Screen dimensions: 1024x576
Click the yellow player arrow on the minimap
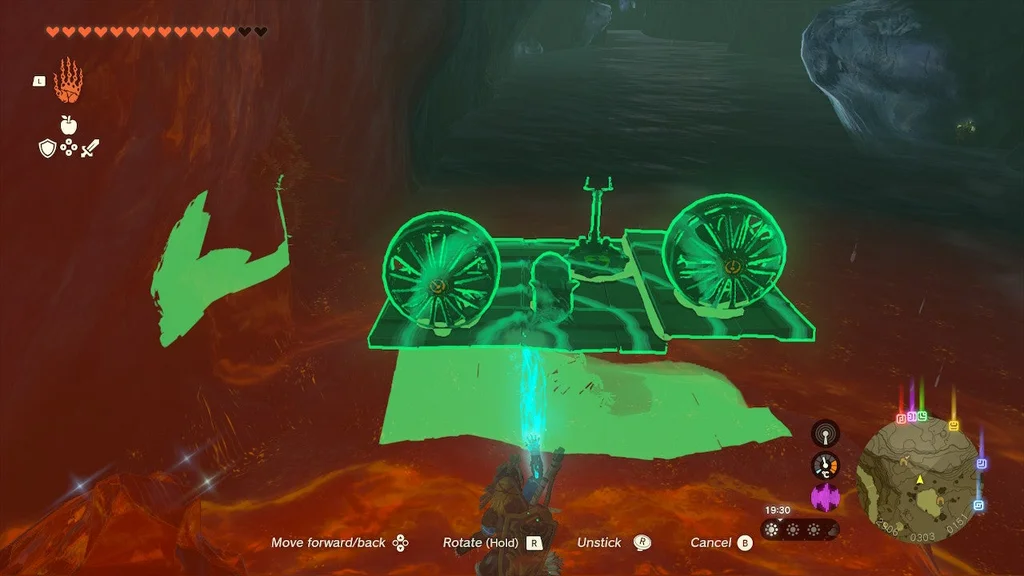(x=918, y=480)
